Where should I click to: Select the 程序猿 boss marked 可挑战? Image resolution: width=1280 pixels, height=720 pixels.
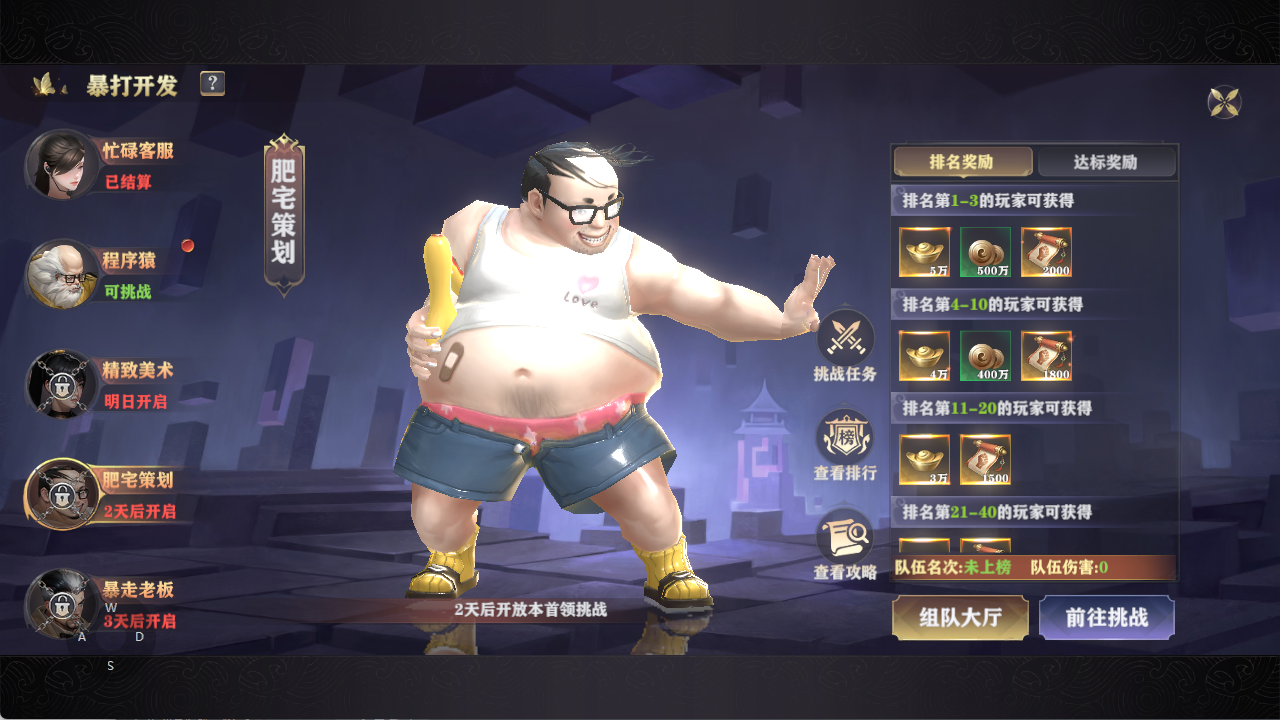[x=60, y=275]
